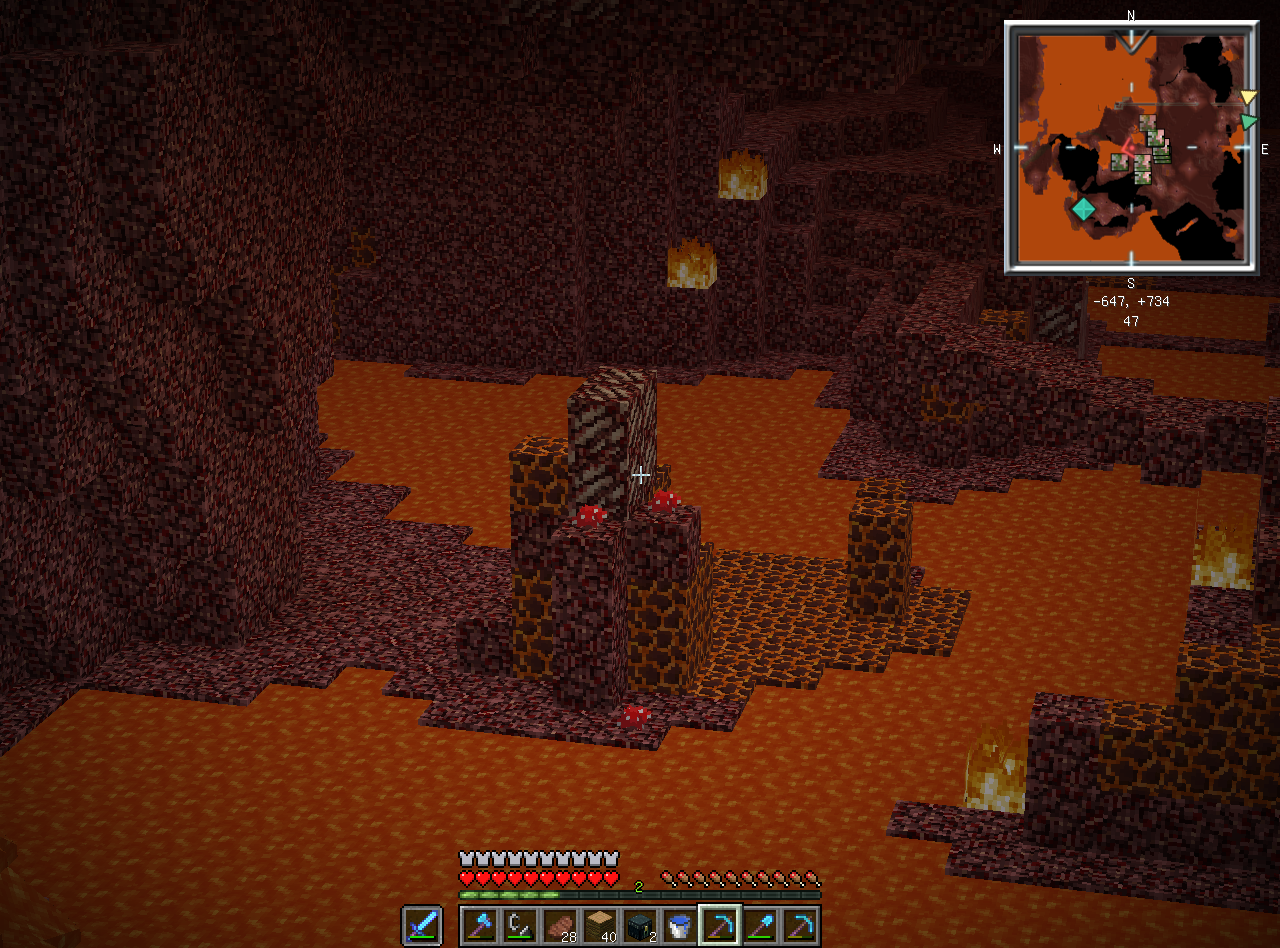Screen dimensions: 1280x948
Task: Choose the flint and steel slot
Action: (521, 925)
